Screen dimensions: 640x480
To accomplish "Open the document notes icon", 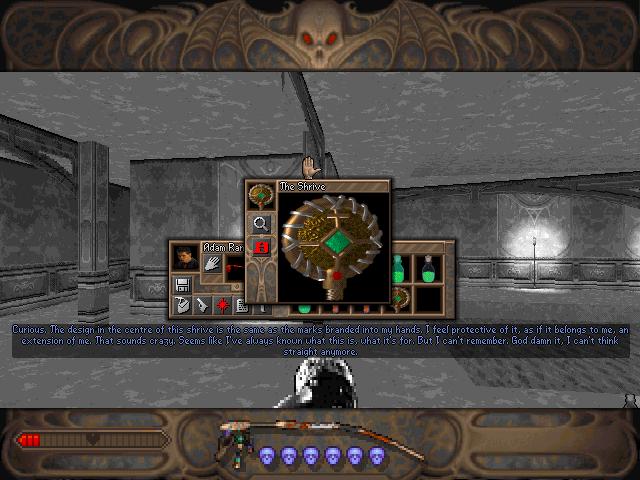I will pos(240,304).
